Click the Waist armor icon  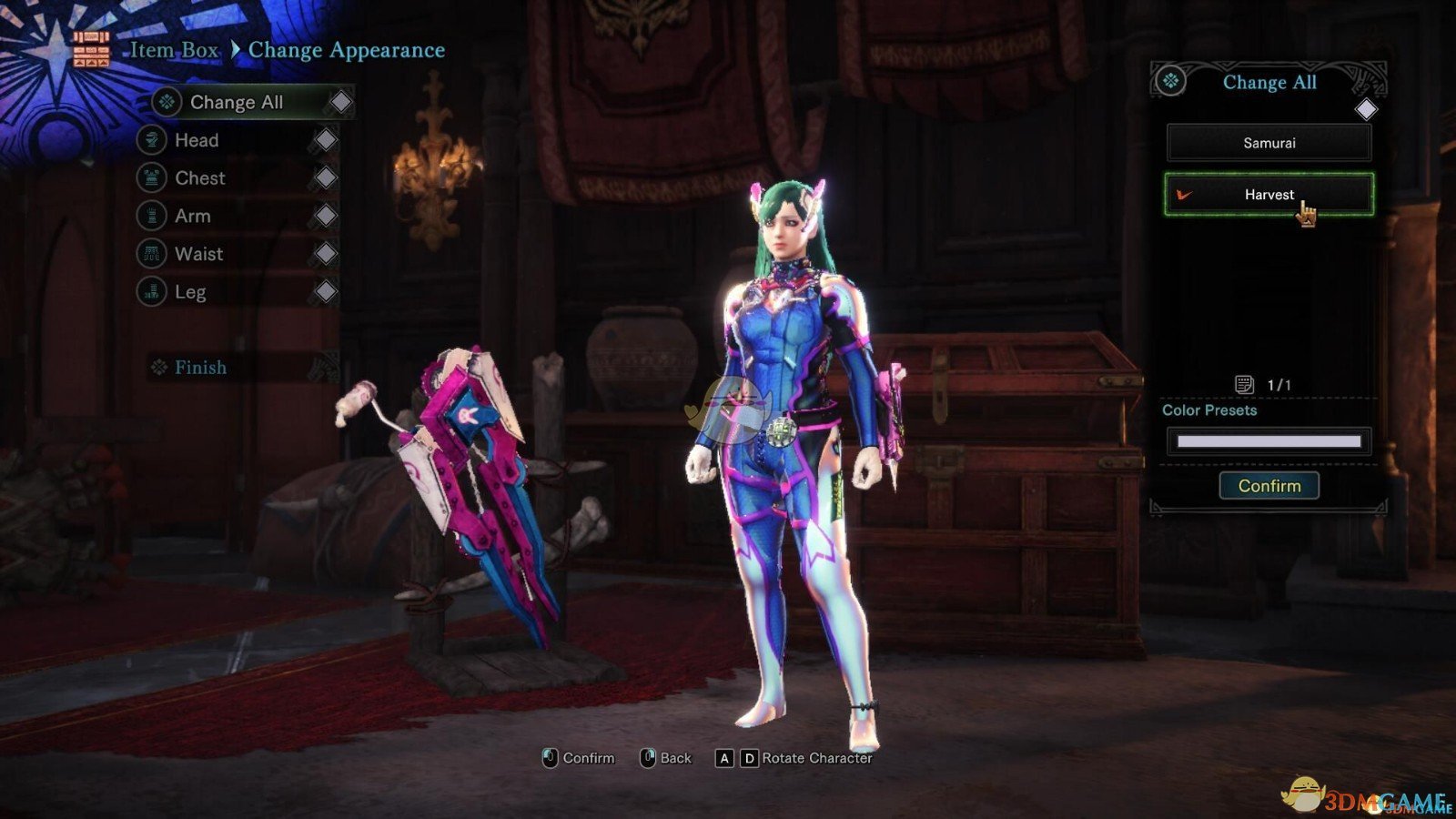(x=149, y=254)
